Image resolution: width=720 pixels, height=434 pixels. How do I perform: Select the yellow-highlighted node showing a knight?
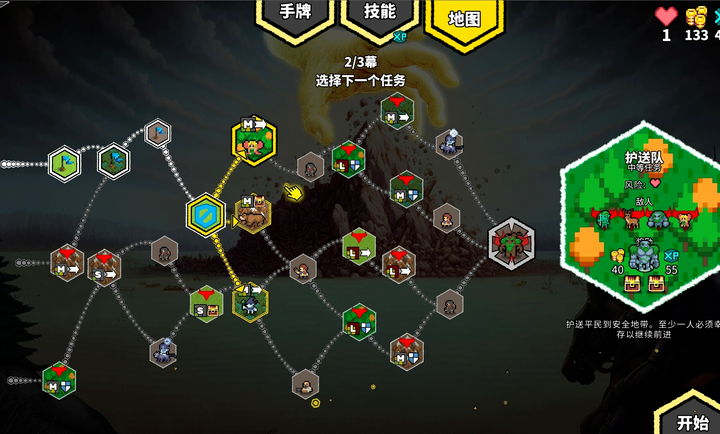(250, 302)
